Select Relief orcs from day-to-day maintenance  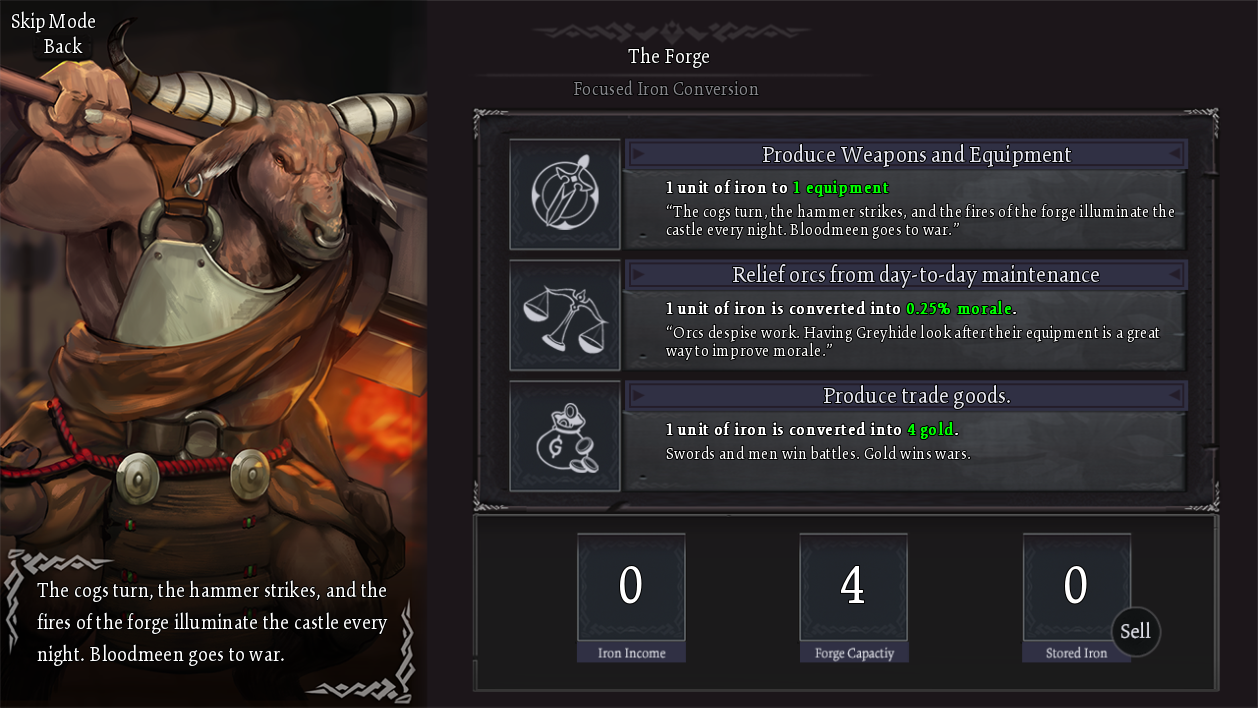point(915,275)
